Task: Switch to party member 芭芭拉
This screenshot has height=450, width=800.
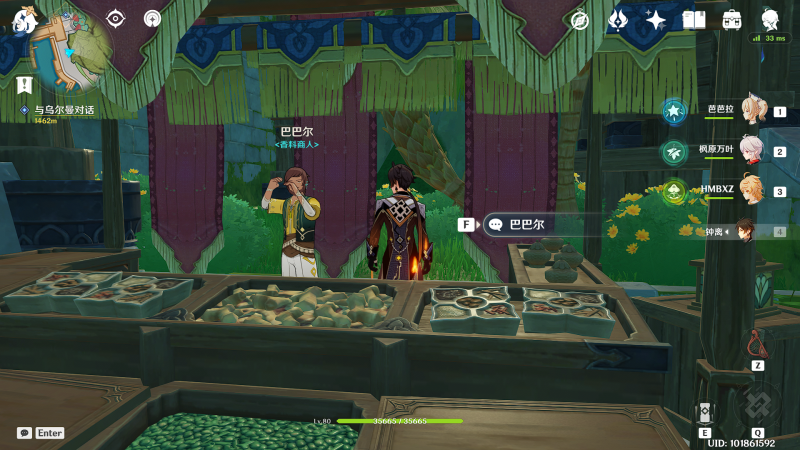Action: (x=750, y=111)
